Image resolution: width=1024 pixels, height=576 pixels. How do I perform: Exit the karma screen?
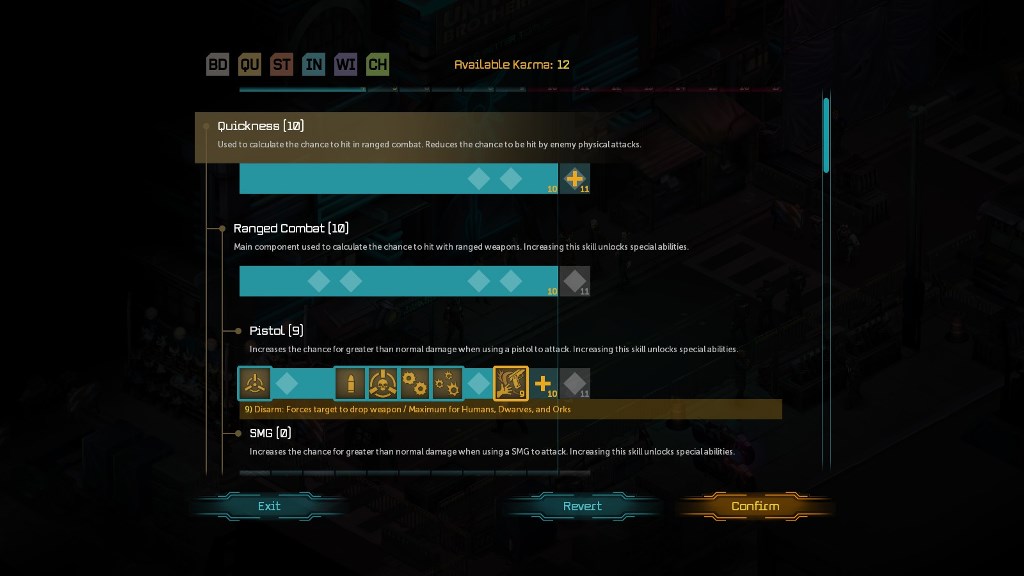pyautogui.click(x=269, y=506)
